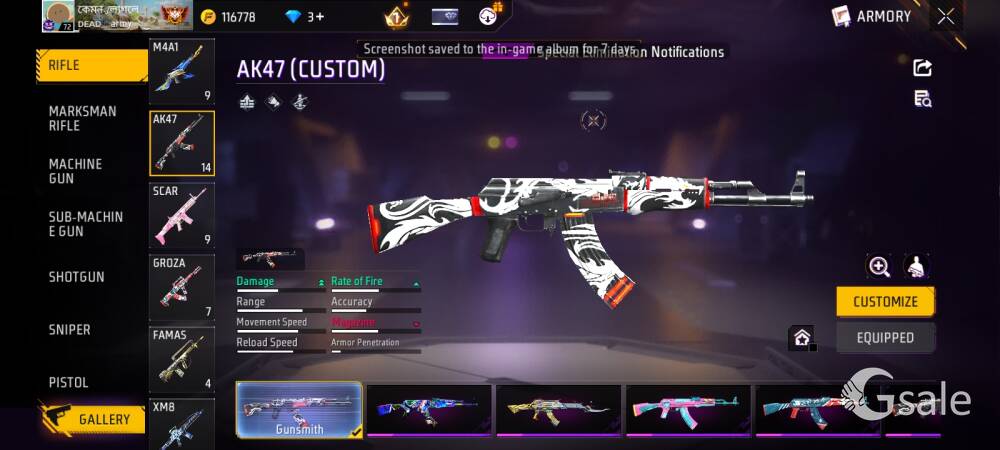
Task: Zoom in with the magnifier icon
Action: click(x=879, y=266)
